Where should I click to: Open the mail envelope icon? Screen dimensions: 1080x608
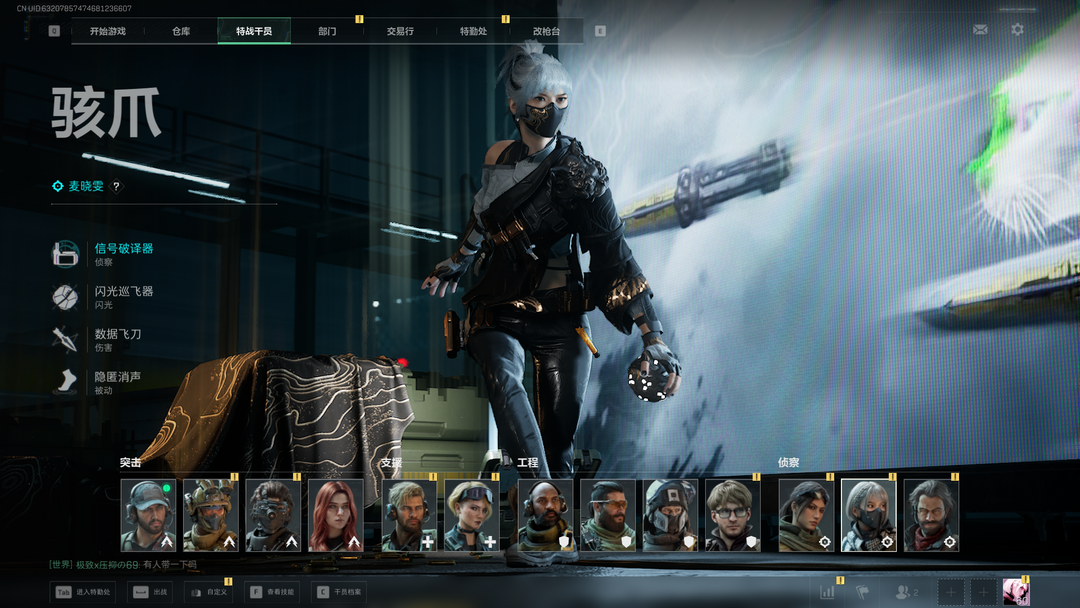point(980,30)
